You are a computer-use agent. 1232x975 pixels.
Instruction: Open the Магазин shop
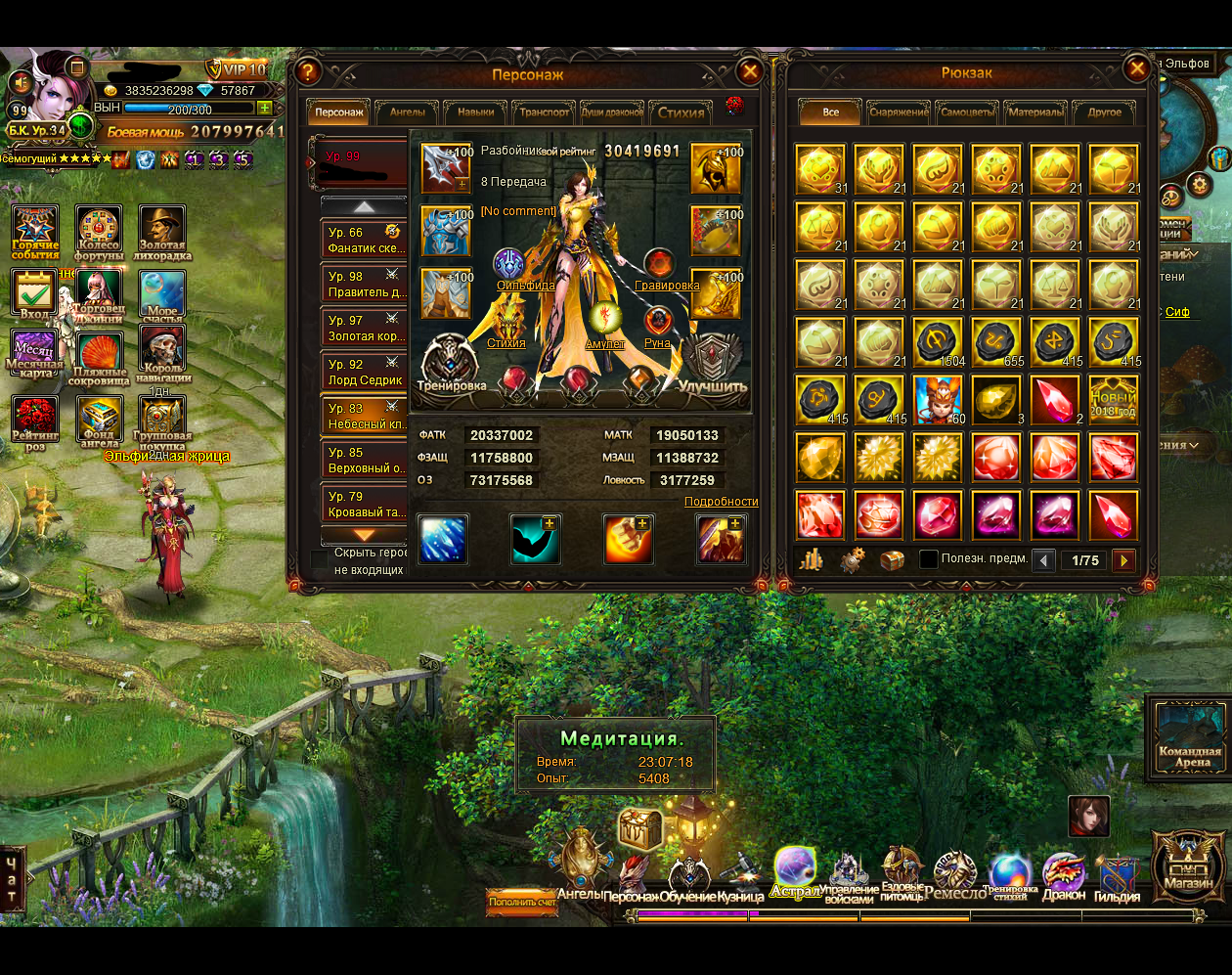1188,864
